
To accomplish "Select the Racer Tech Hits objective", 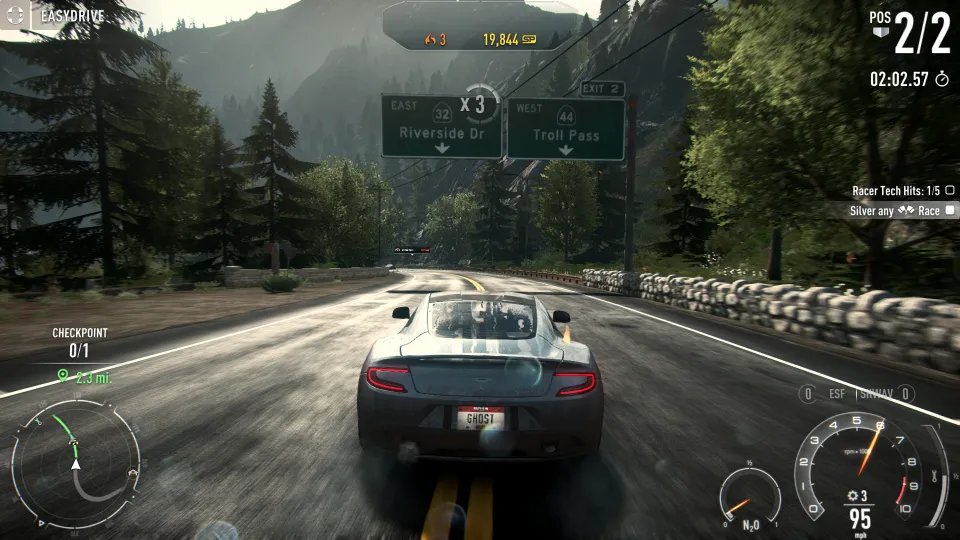I will pos(895,190).
